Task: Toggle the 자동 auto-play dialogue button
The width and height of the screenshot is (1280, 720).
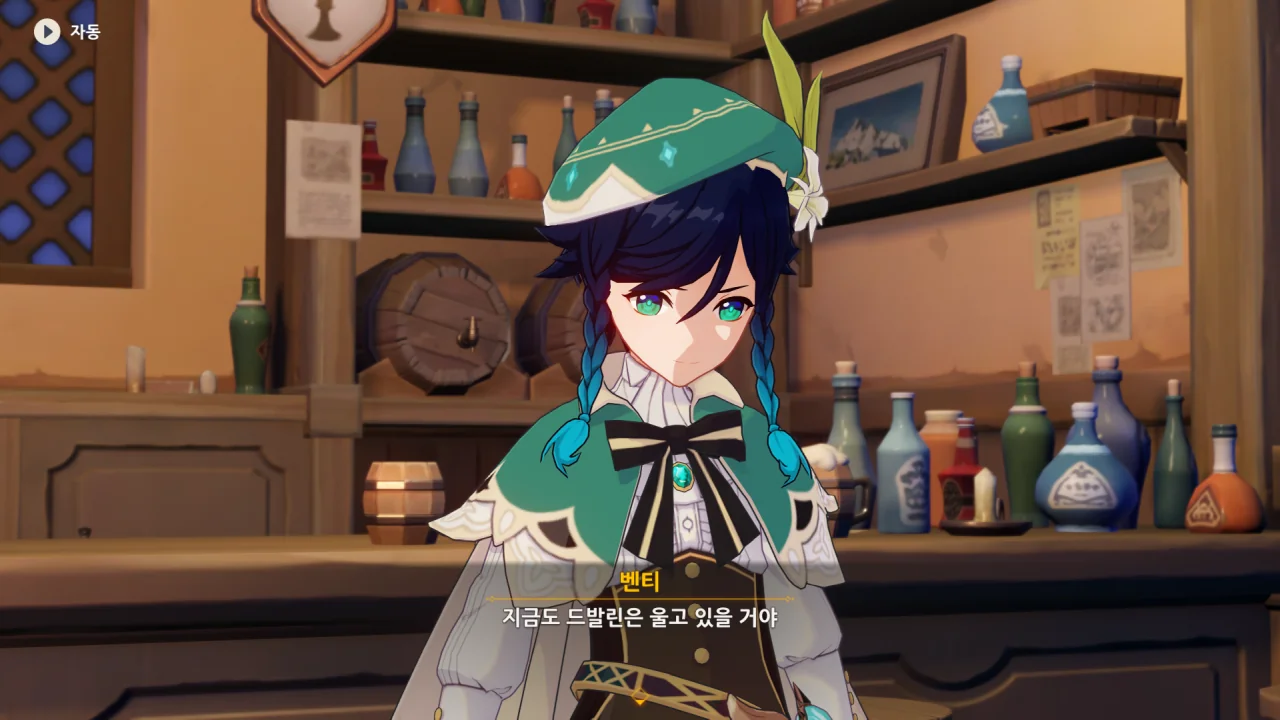Action: pyautogui.click(x=47, y=31)
